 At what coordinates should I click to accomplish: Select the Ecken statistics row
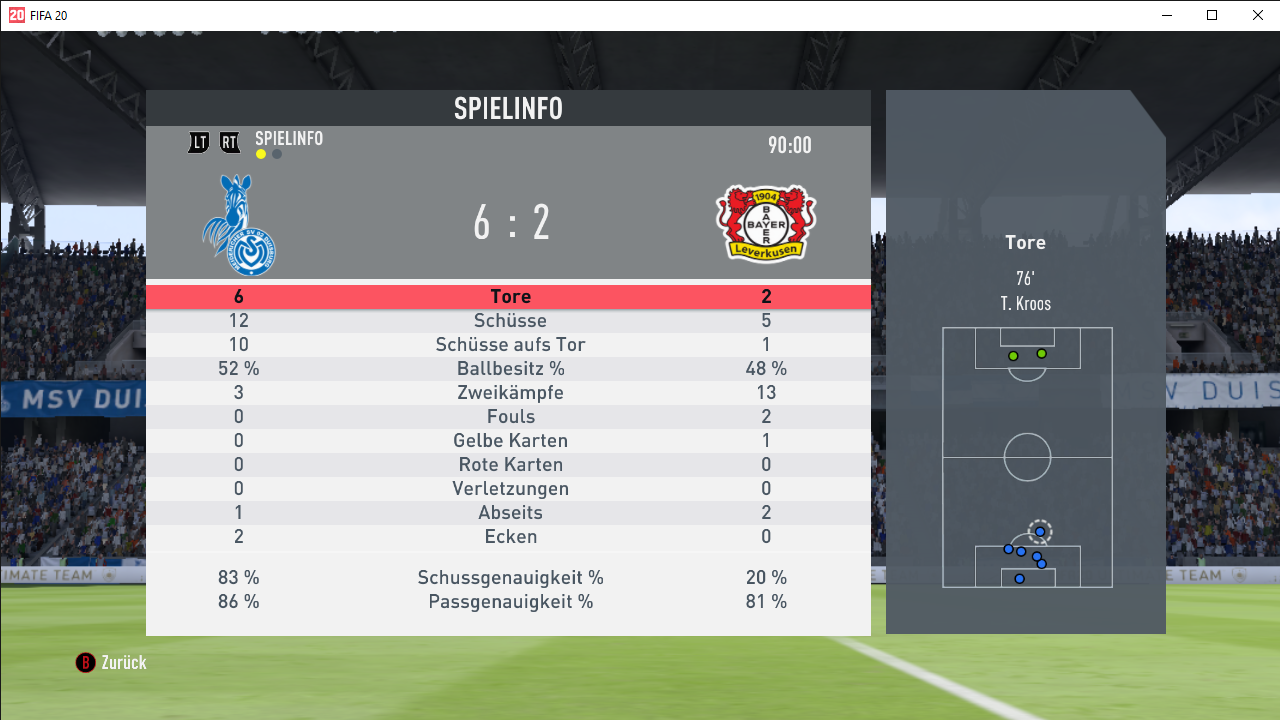[510, 537]
